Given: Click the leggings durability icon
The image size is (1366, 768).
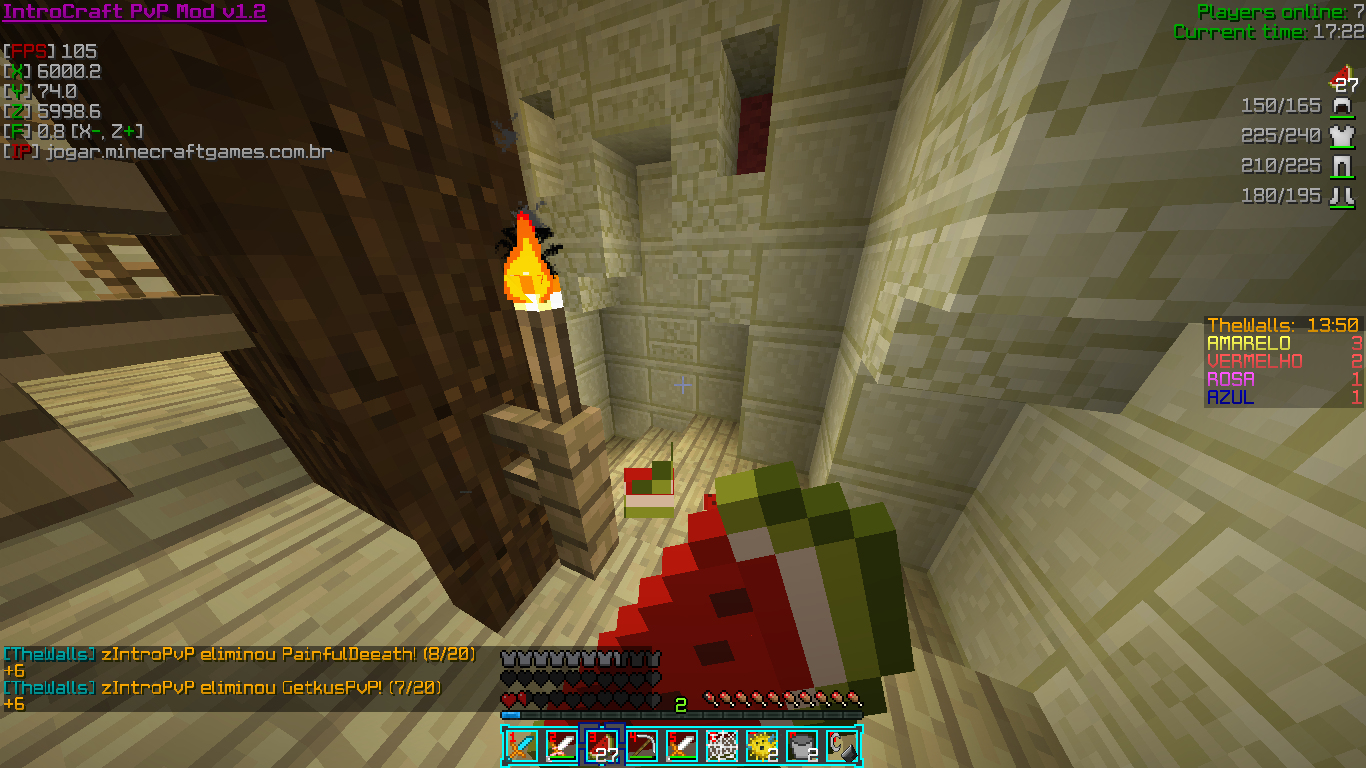Looking at the screenshot, I should click(x=1341, y=166).
